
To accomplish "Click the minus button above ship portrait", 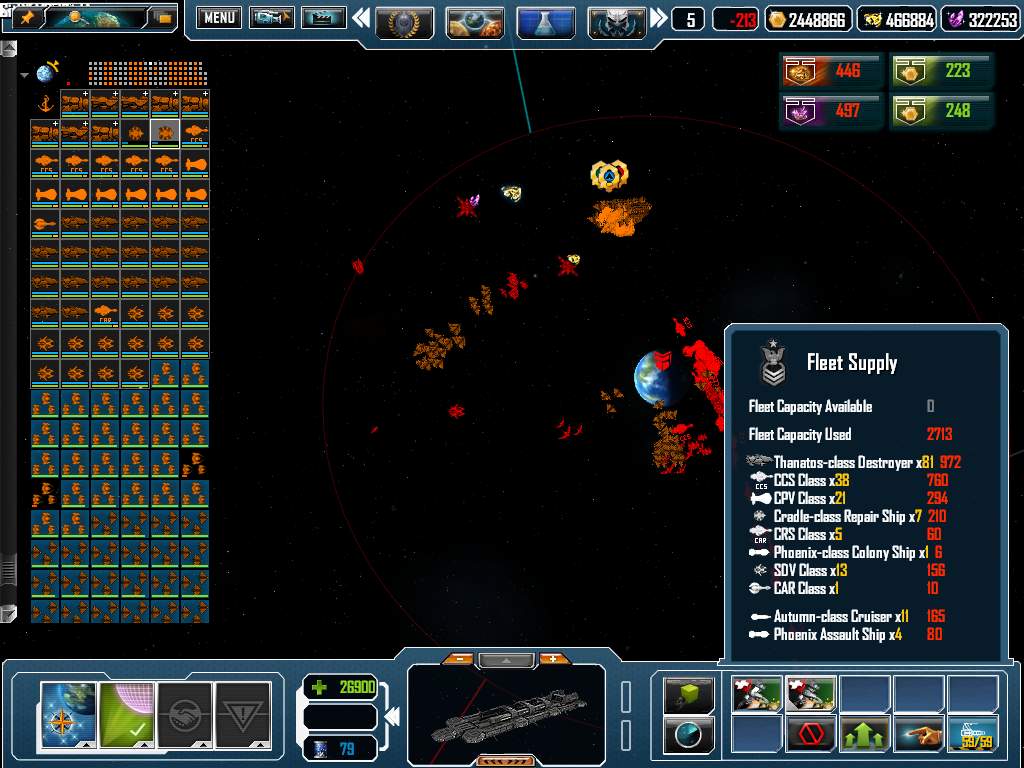I will [458, 659].
